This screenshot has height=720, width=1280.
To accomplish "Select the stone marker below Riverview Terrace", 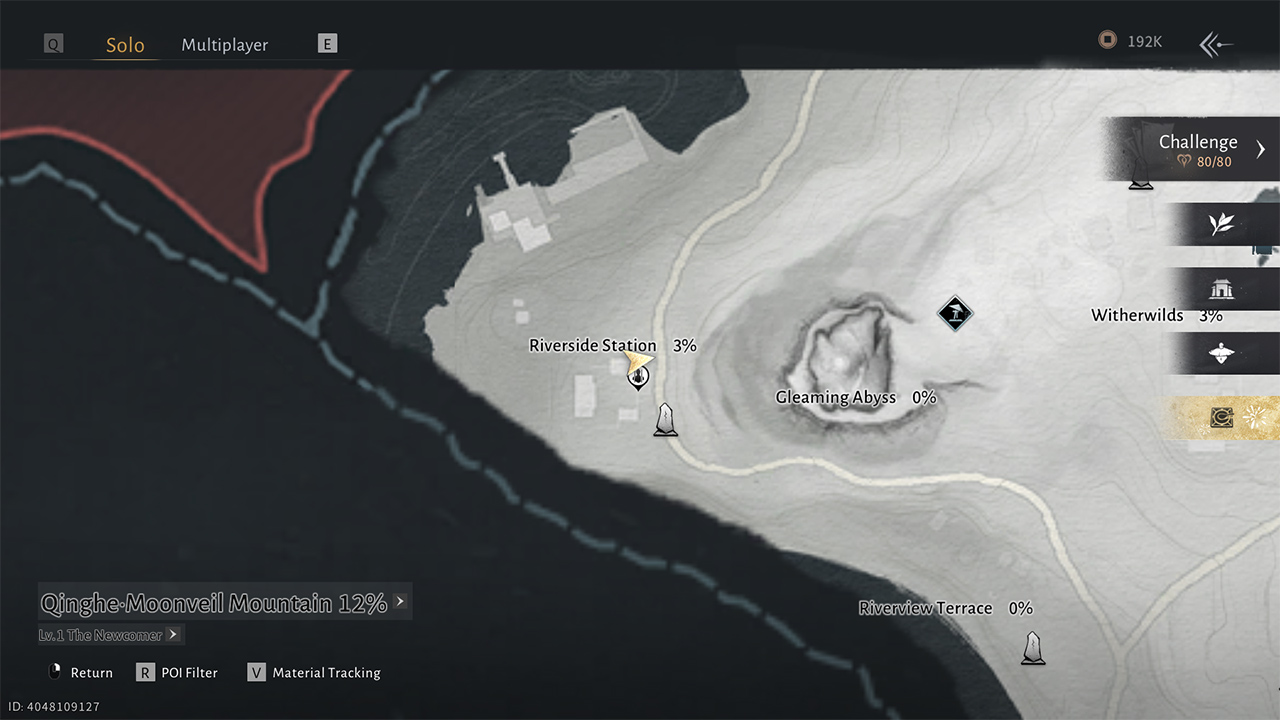I will pos(1033,648).
